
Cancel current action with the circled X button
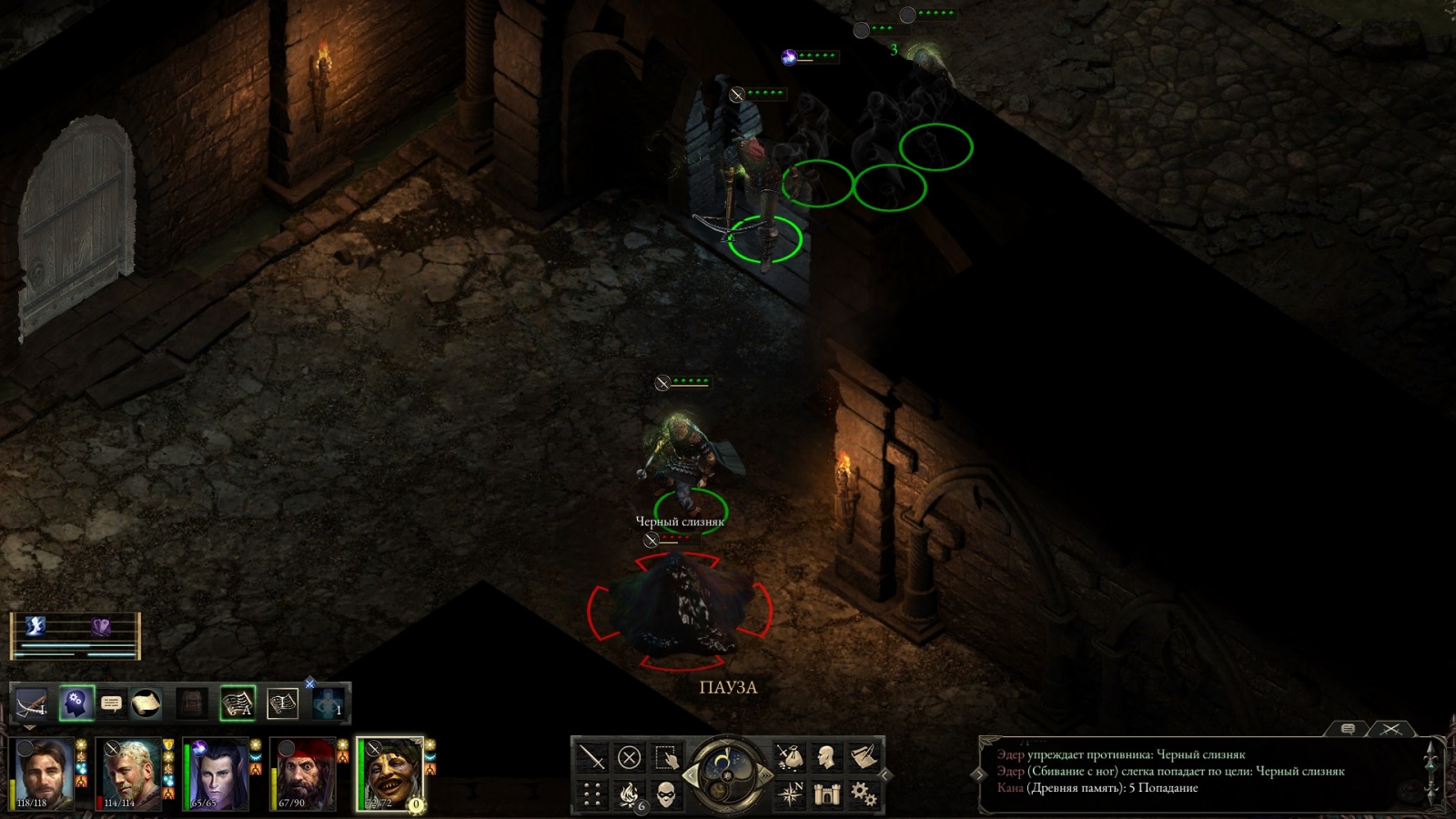(x=629, y=757)
